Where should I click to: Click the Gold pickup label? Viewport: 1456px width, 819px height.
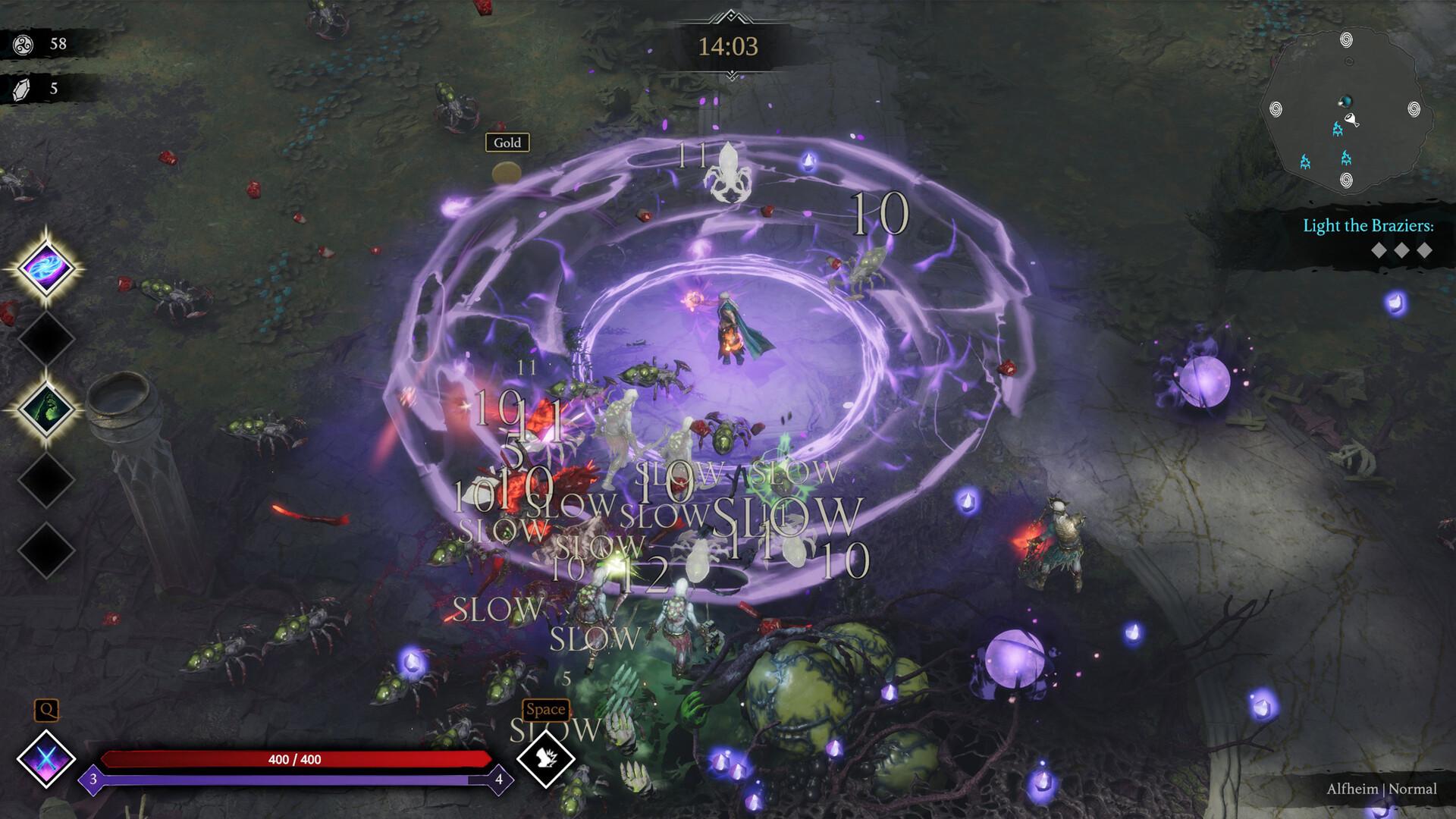[x=507, y=143]
